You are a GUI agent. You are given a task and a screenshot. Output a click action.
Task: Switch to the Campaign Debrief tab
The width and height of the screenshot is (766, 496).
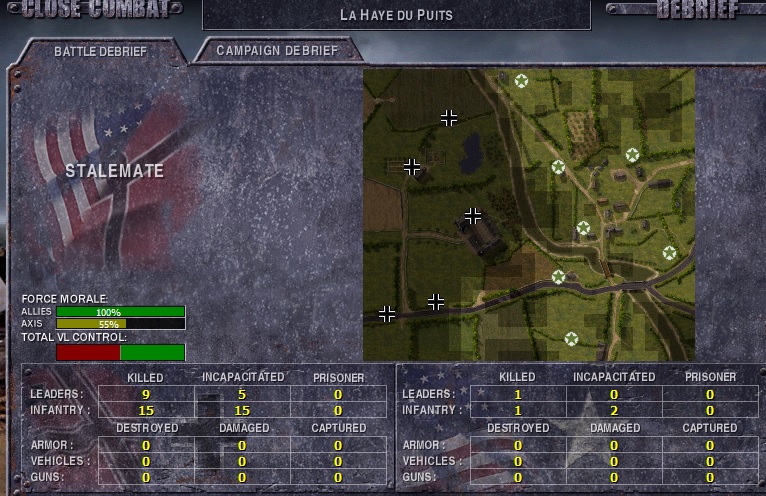coord(277,50)
